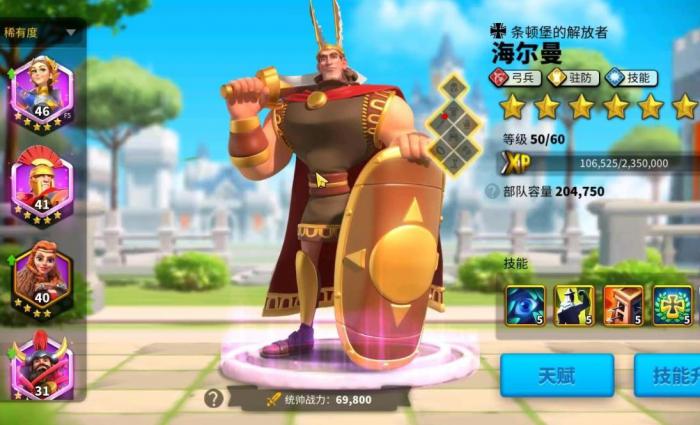Screen dimensions: 700x425
Task: Click the 技能 skill specialty tag
Action: (x=632, y=77)
